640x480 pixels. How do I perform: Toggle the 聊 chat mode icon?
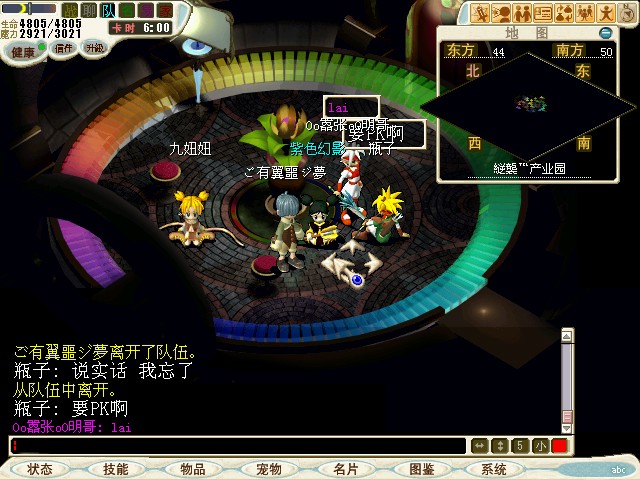tap(89, 10)
